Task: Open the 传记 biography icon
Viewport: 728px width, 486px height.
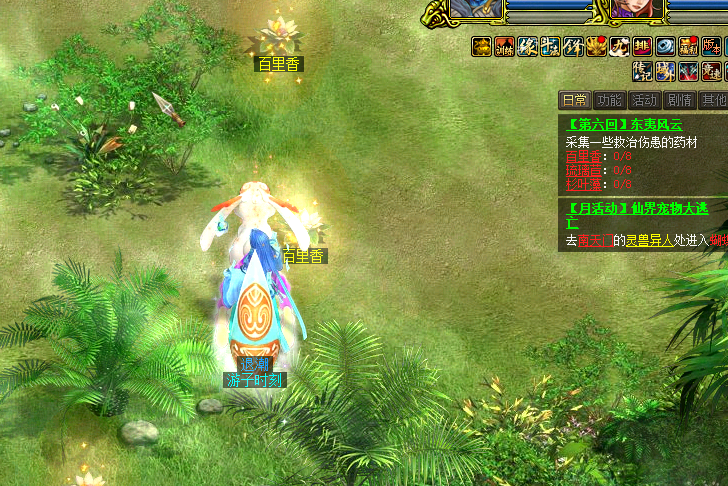Action: coord(642,71)
